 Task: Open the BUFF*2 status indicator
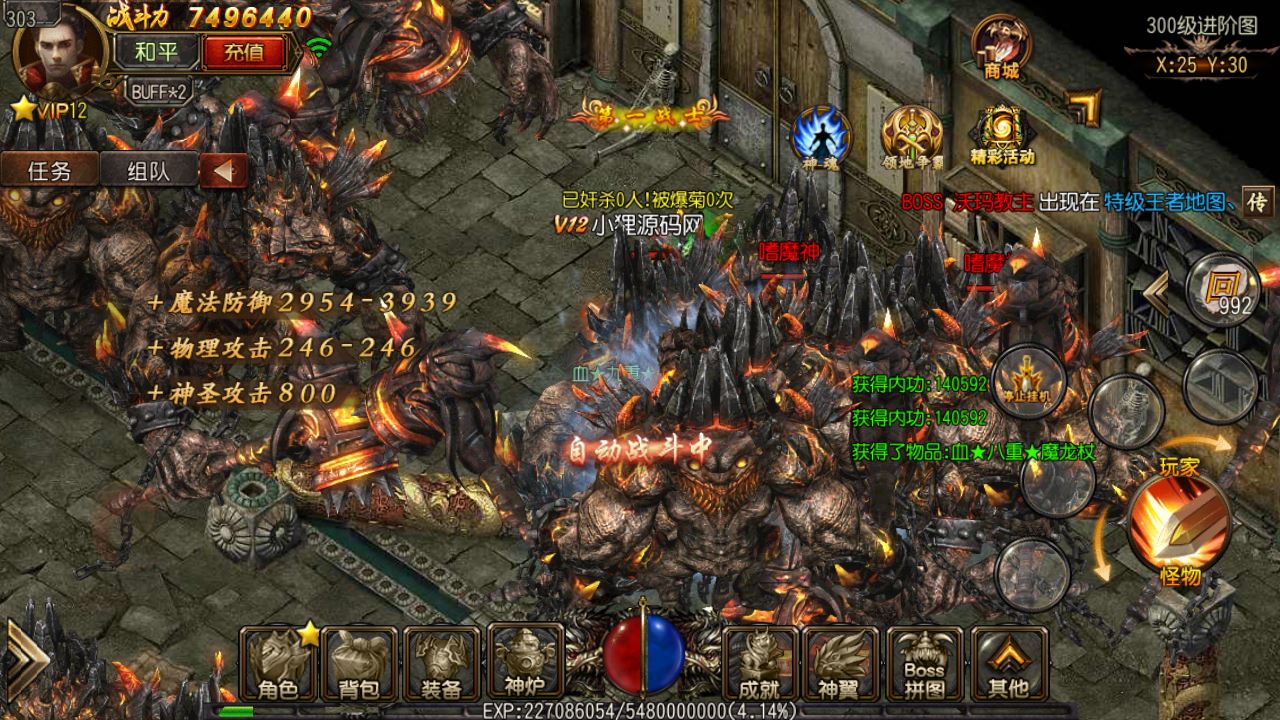159,90
